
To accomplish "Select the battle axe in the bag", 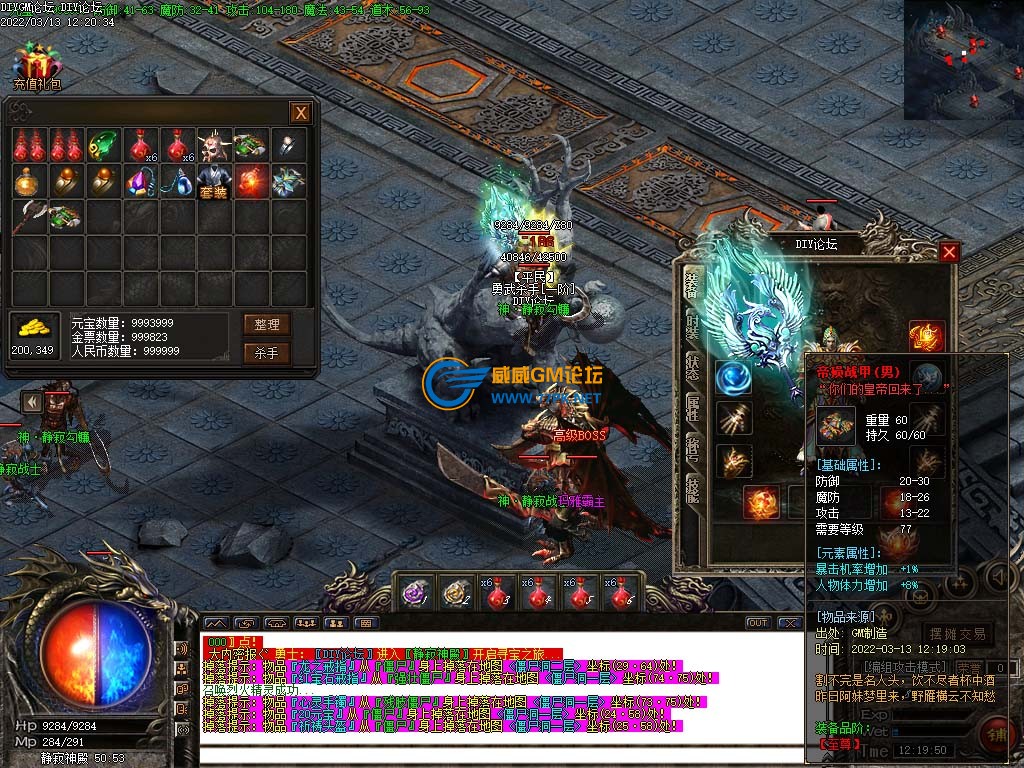I will point(29,217).
